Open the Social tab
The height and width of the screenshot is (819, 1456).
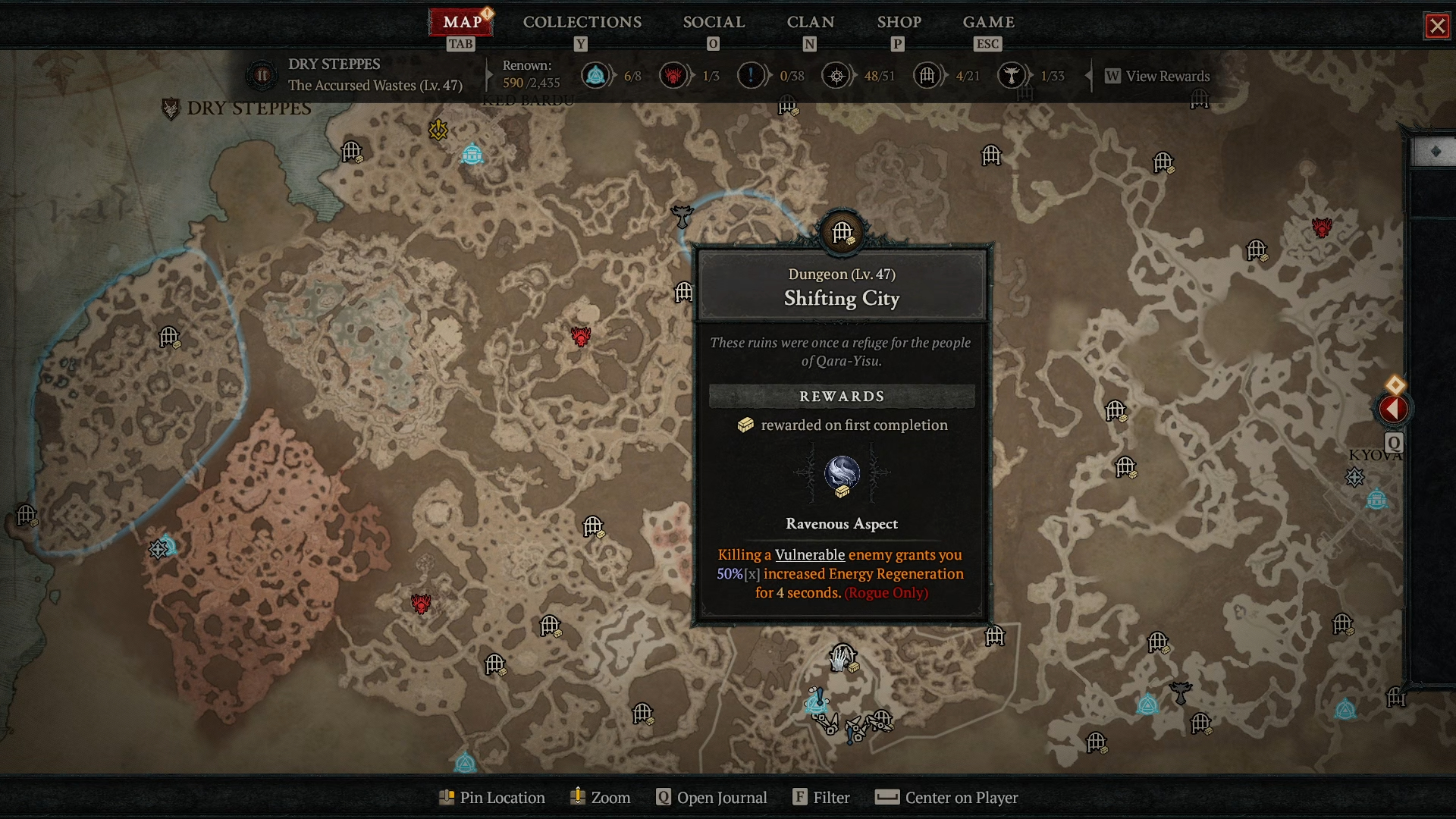point(714,22)
